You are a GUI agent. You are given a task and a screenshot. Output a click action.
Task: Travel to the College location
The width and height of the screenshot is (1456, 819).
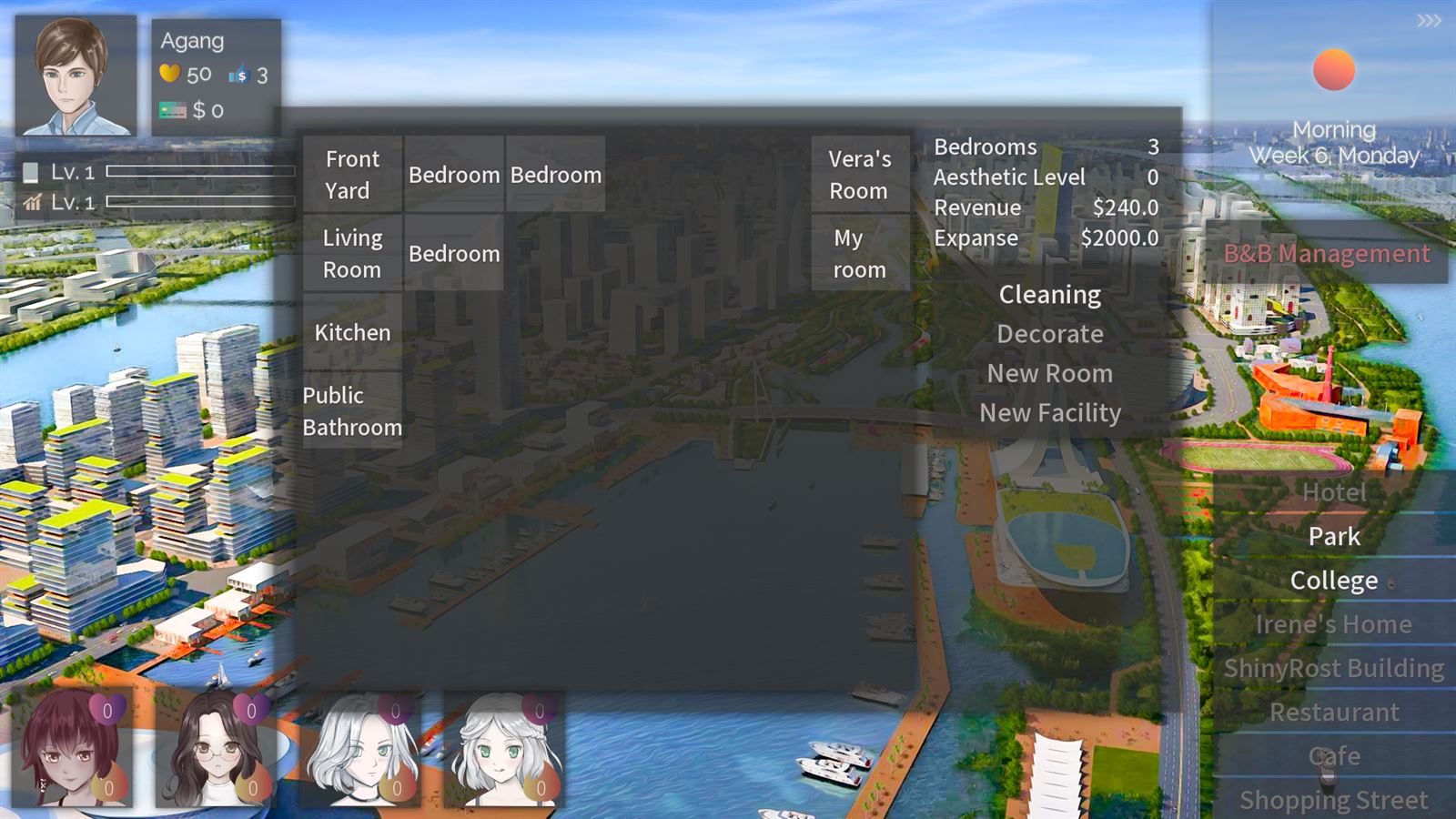pos(1332,580)
